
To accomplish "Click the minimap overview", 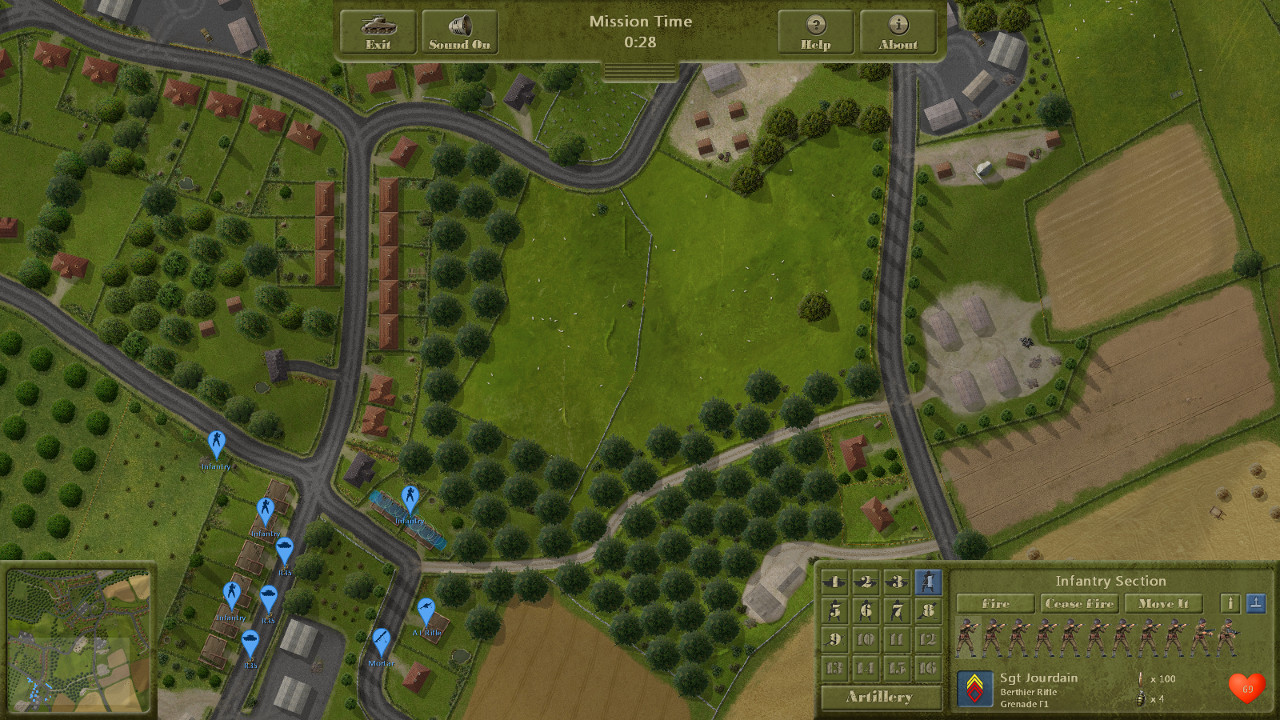I will (x=79, y=636).
